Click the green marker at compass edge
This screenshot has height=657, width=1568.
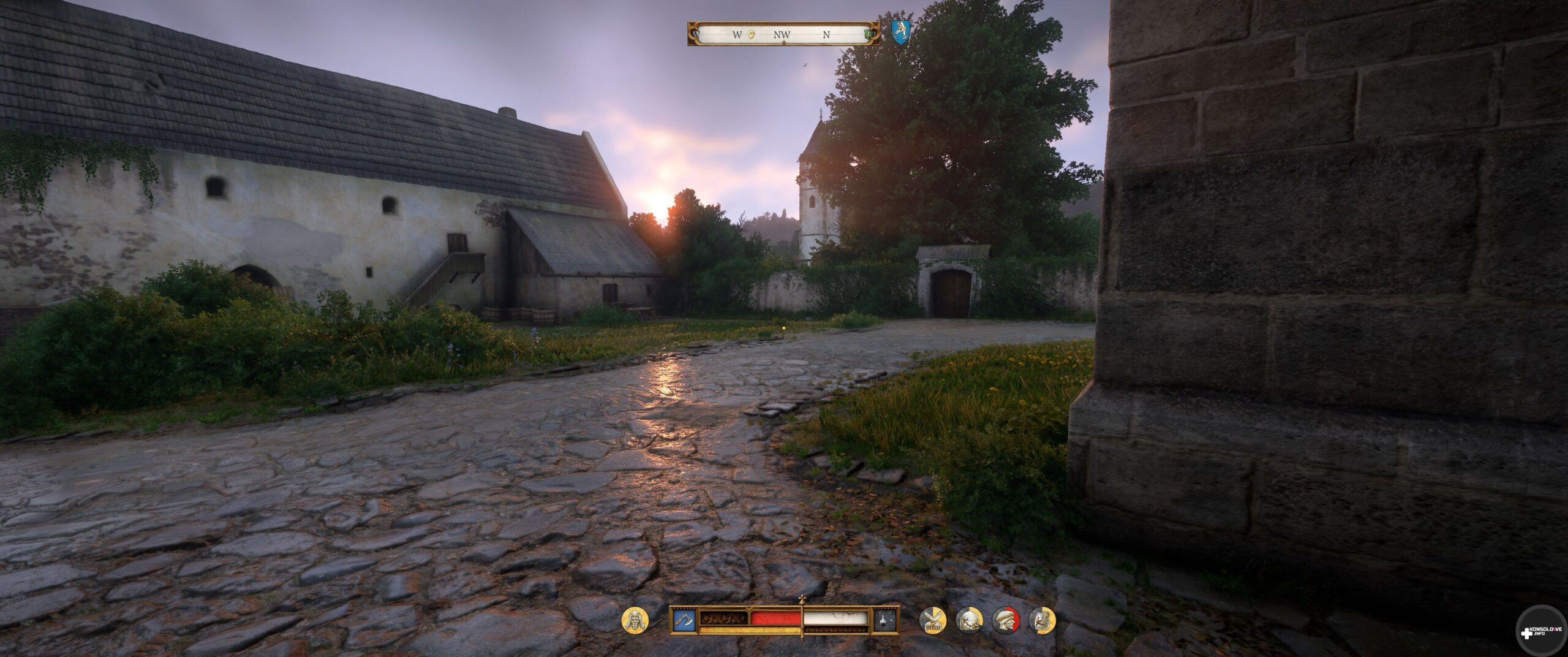(868, 34)
